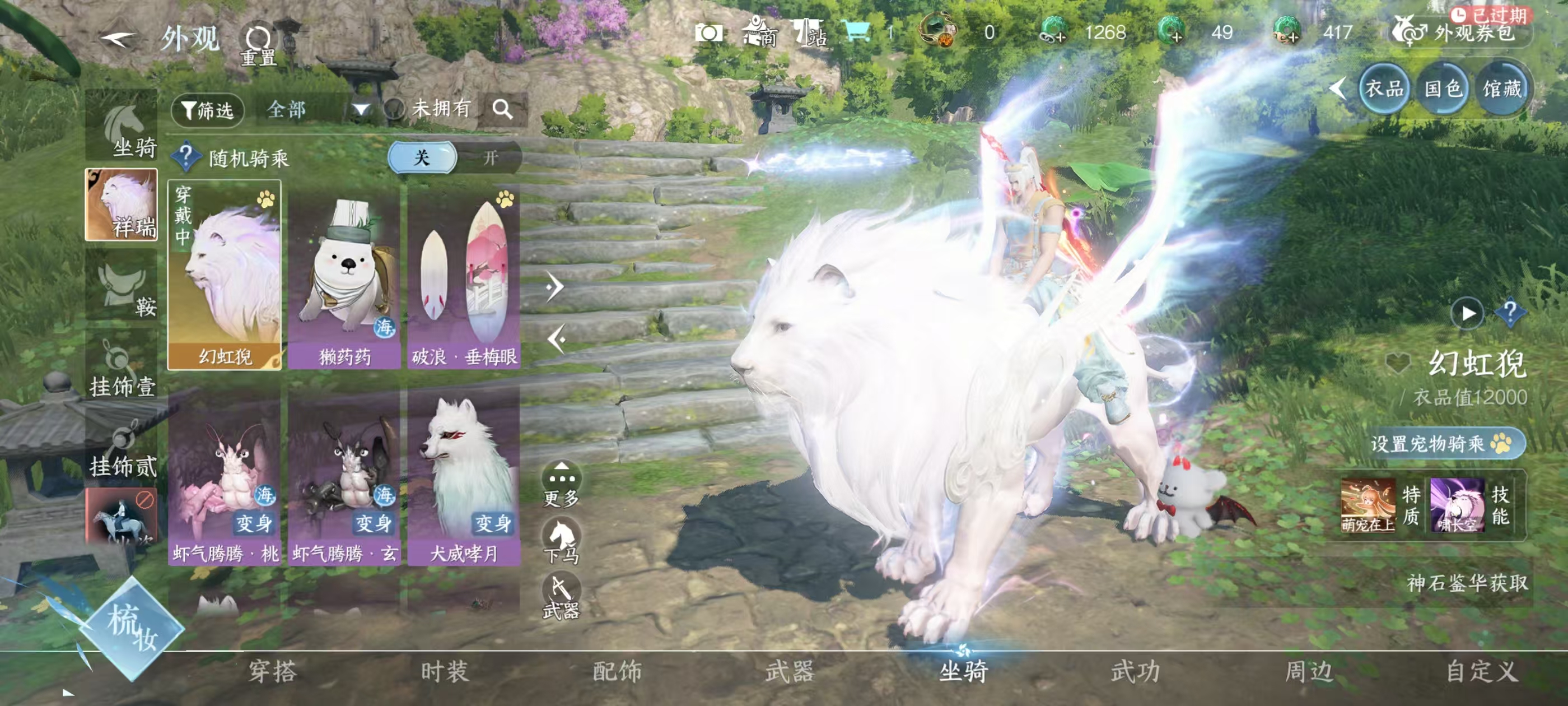Toggle the 未拥有 checkbox
1568x706 pixels.
396,110
